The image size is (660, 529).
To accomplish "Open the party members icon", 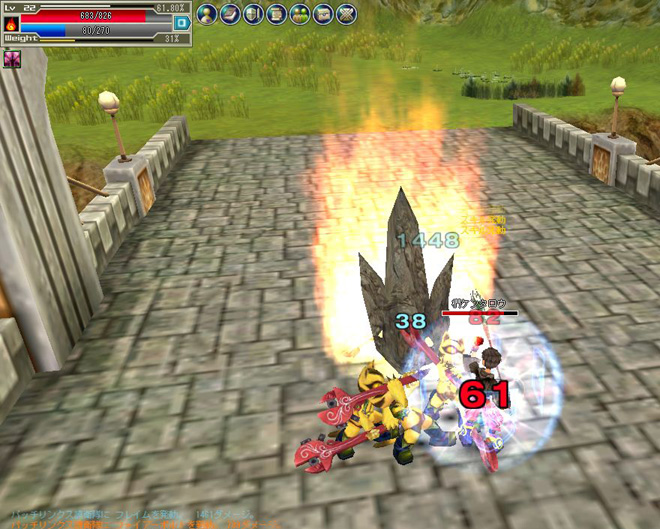I will click(x=299, y=14).
